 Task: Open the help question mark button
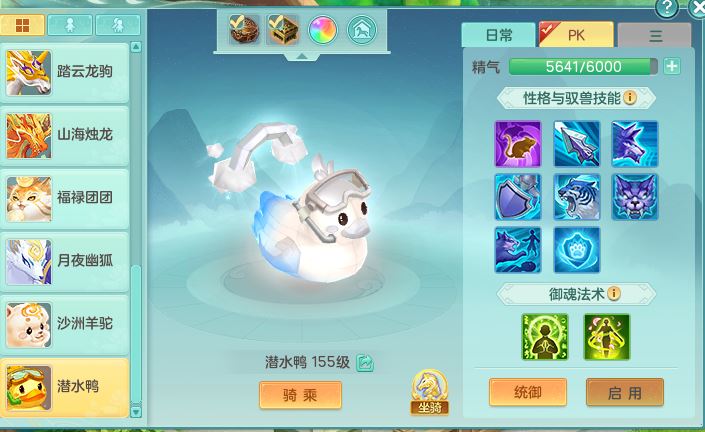pos(668,7)
